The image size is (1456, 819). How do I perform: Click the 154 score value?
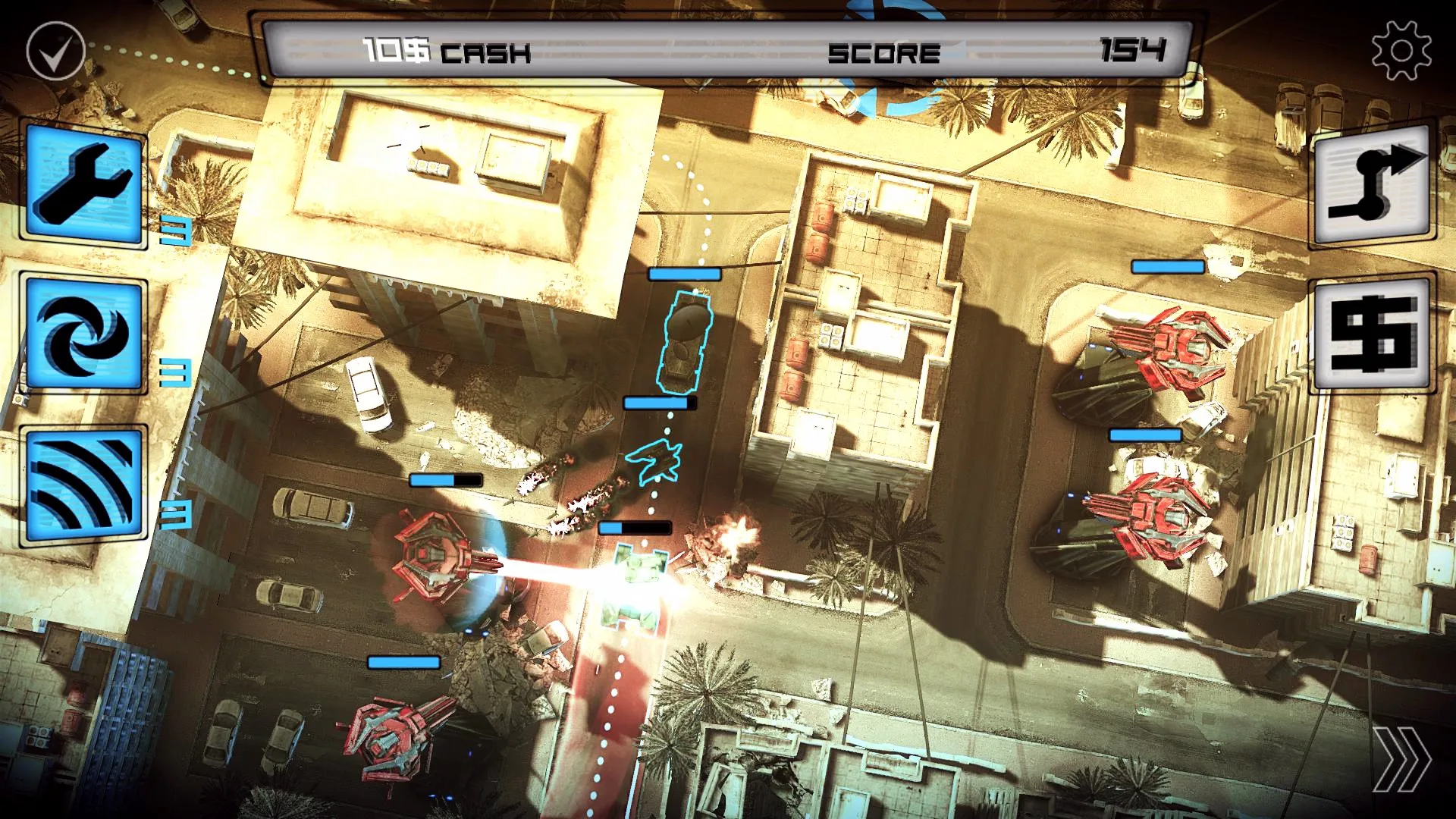pos(1136,52)
